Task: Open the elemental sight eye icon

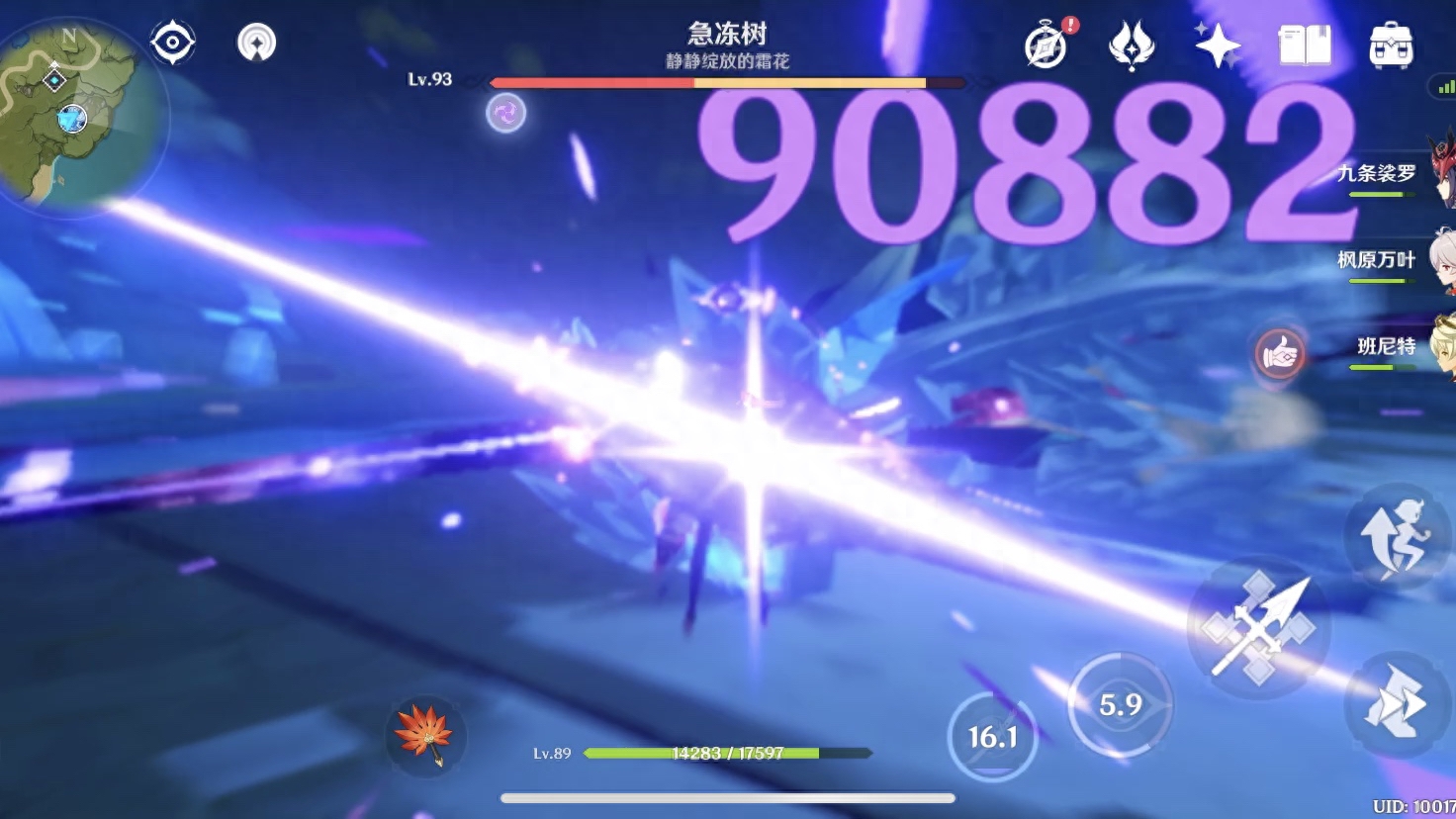Action: click(172, 41)
